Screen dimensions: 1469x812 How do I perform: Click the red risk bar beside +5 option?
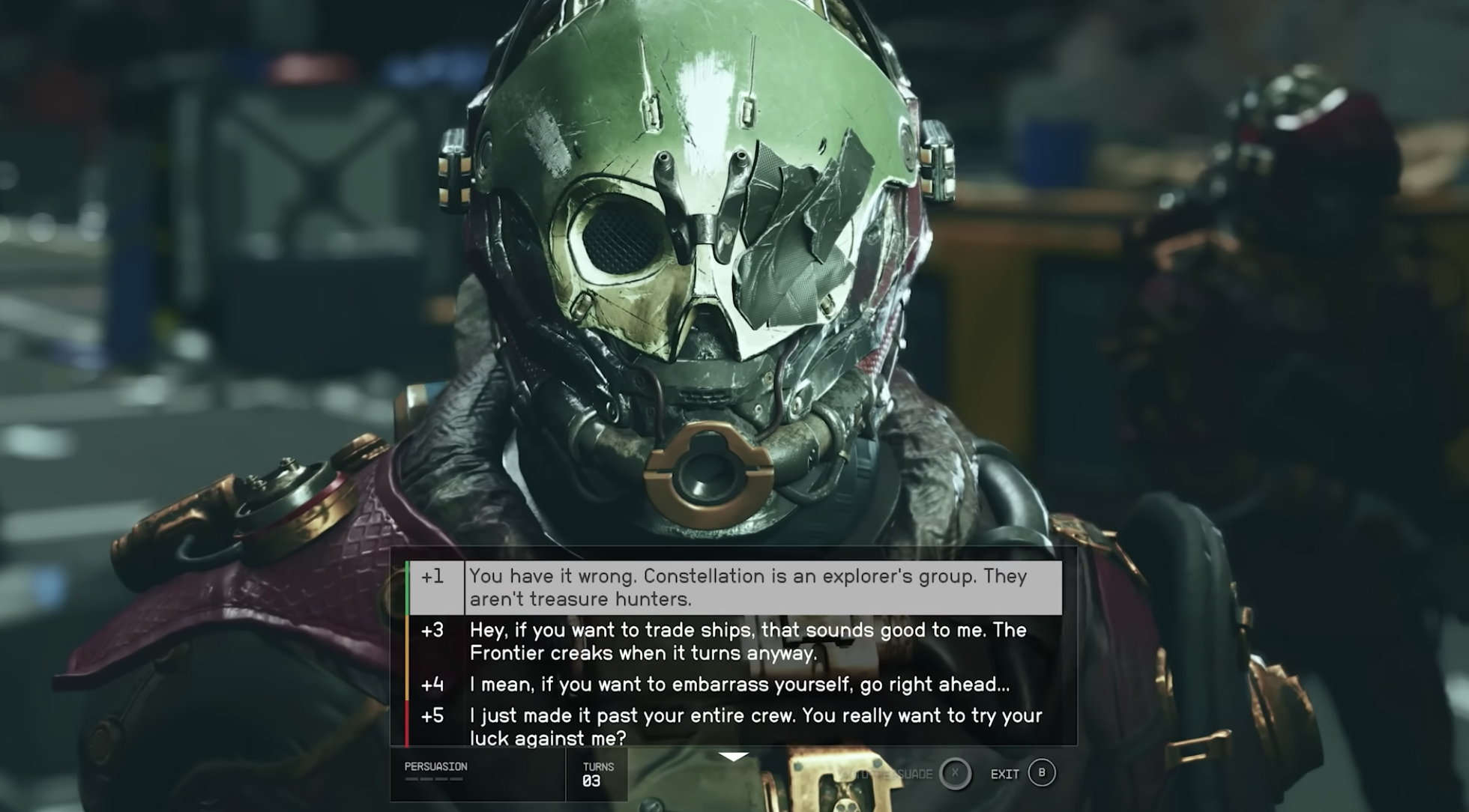point(407,723)
